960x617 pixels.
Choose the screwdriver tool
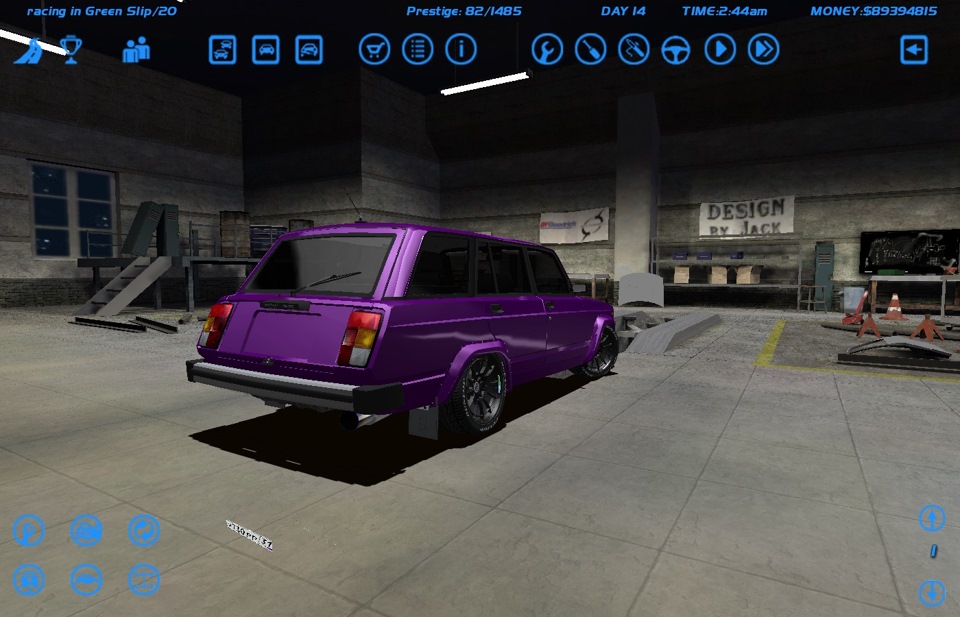(590, 49)
